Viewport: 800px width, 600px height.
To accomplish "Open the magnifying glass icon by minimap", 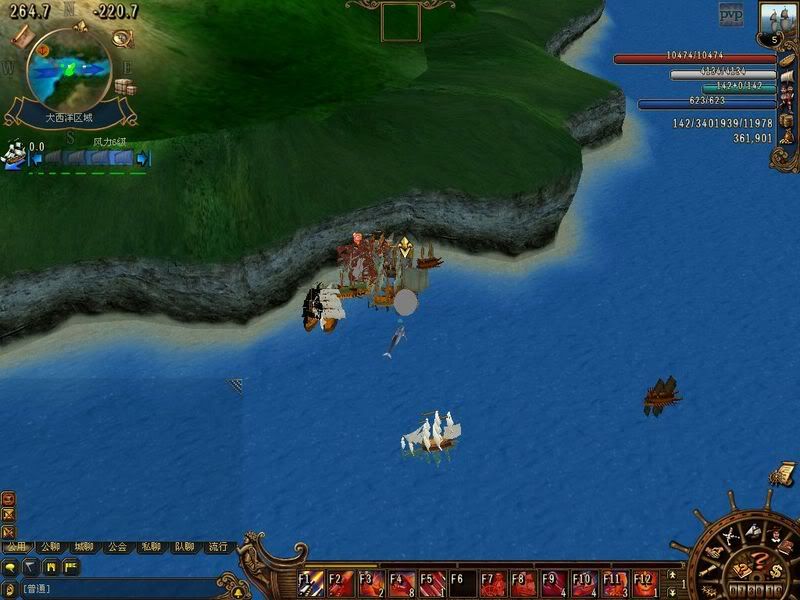I will [x=122, y=39].
